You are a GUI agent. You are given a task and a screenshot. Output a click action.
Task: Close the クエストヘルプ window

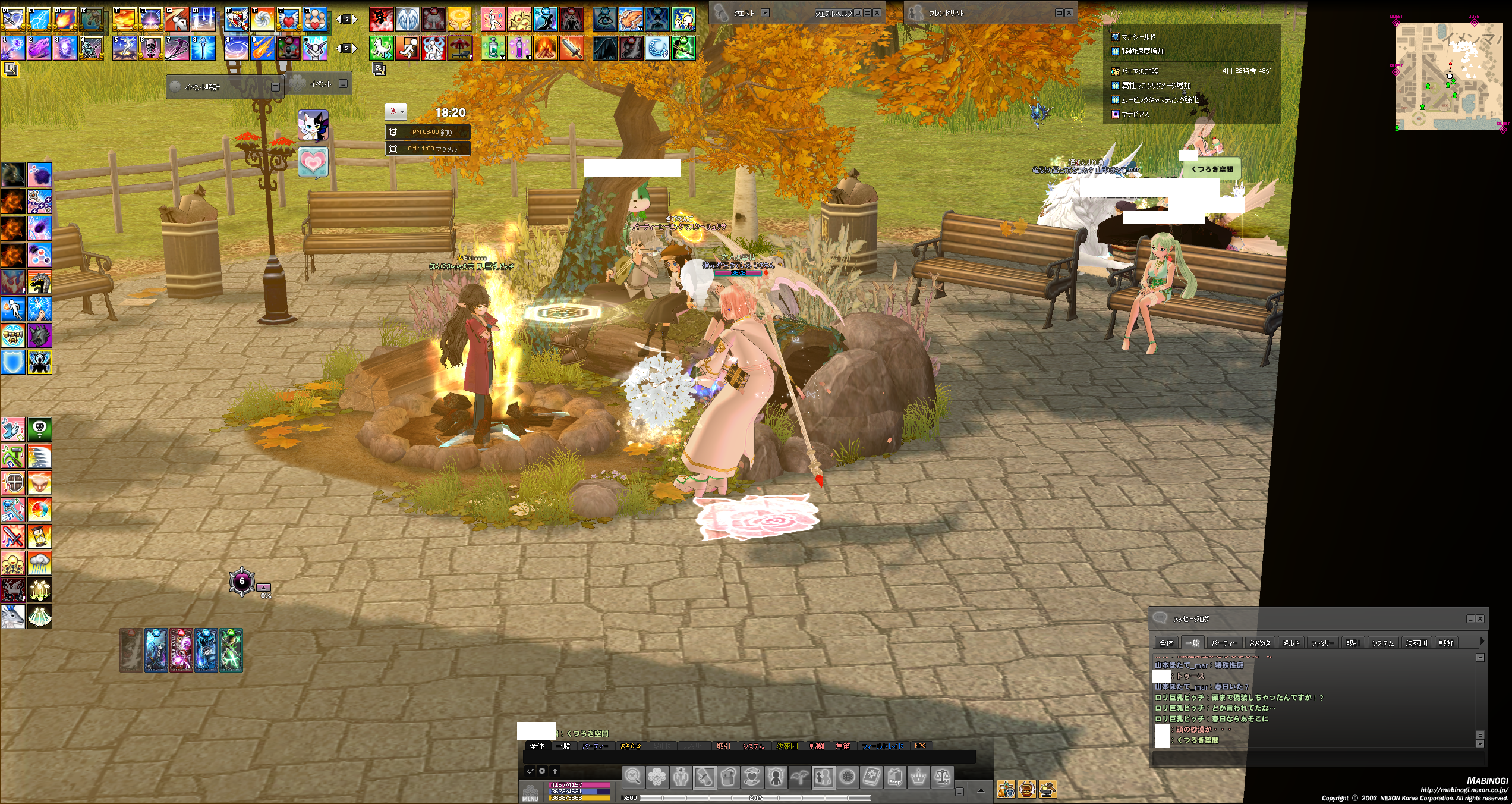877,12
